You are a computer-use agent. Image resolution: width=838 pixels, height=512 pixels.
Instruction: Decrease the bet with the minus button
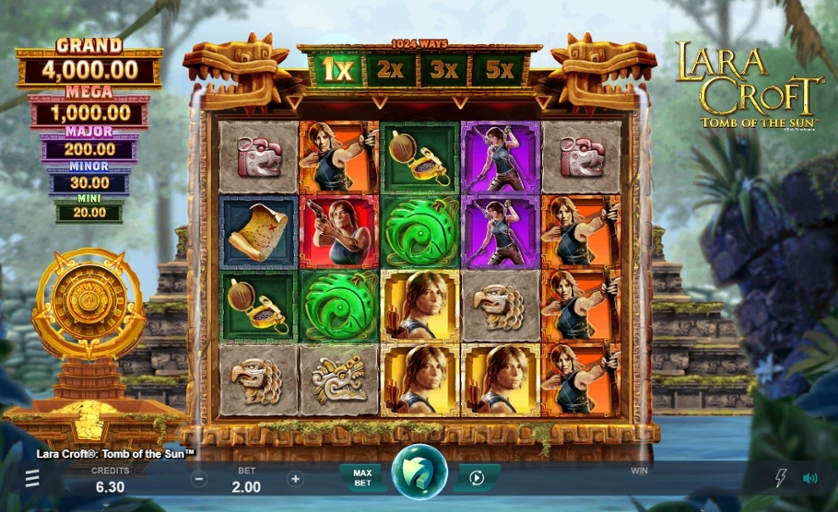(x=199, y=479)
